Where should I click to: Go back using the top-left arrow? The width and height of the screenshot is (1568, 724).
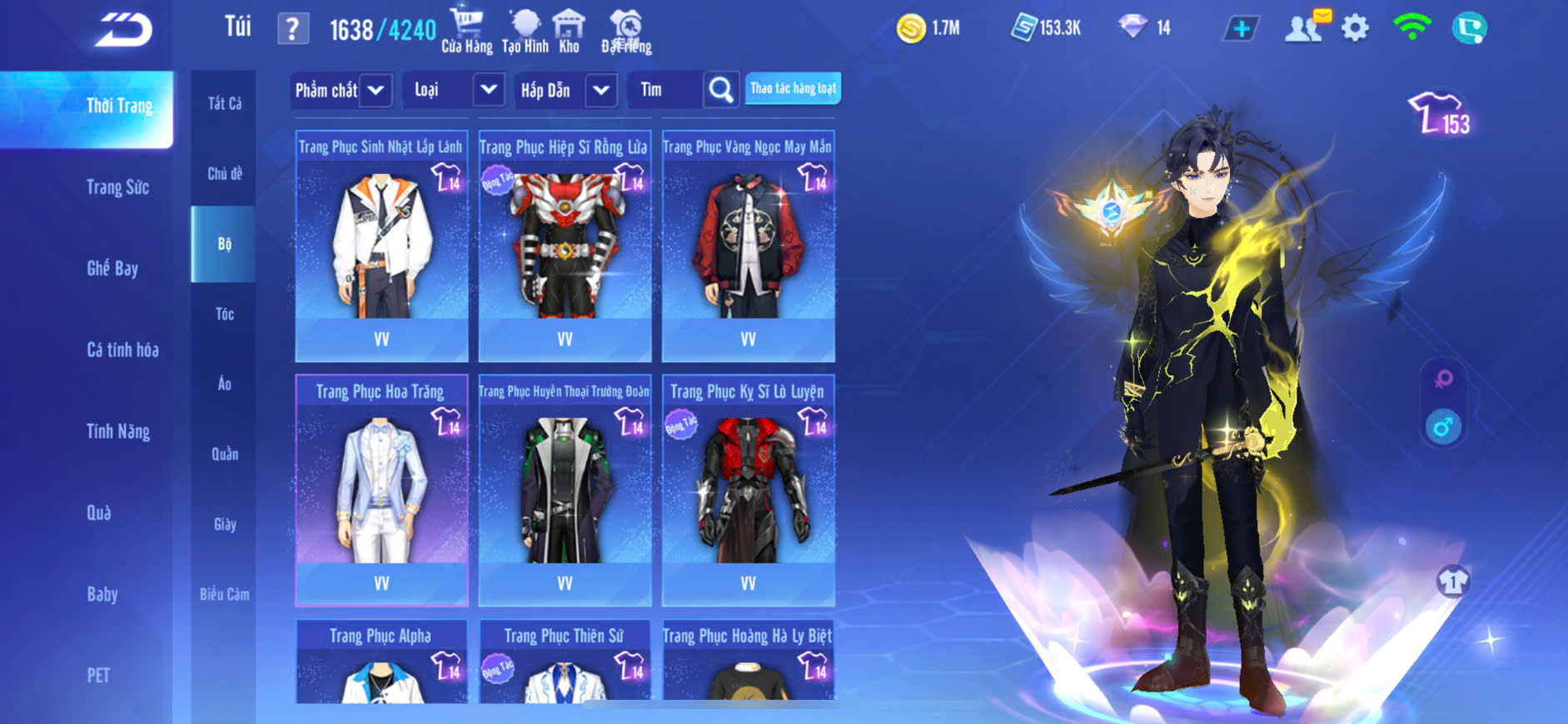[x=123, y=30]
